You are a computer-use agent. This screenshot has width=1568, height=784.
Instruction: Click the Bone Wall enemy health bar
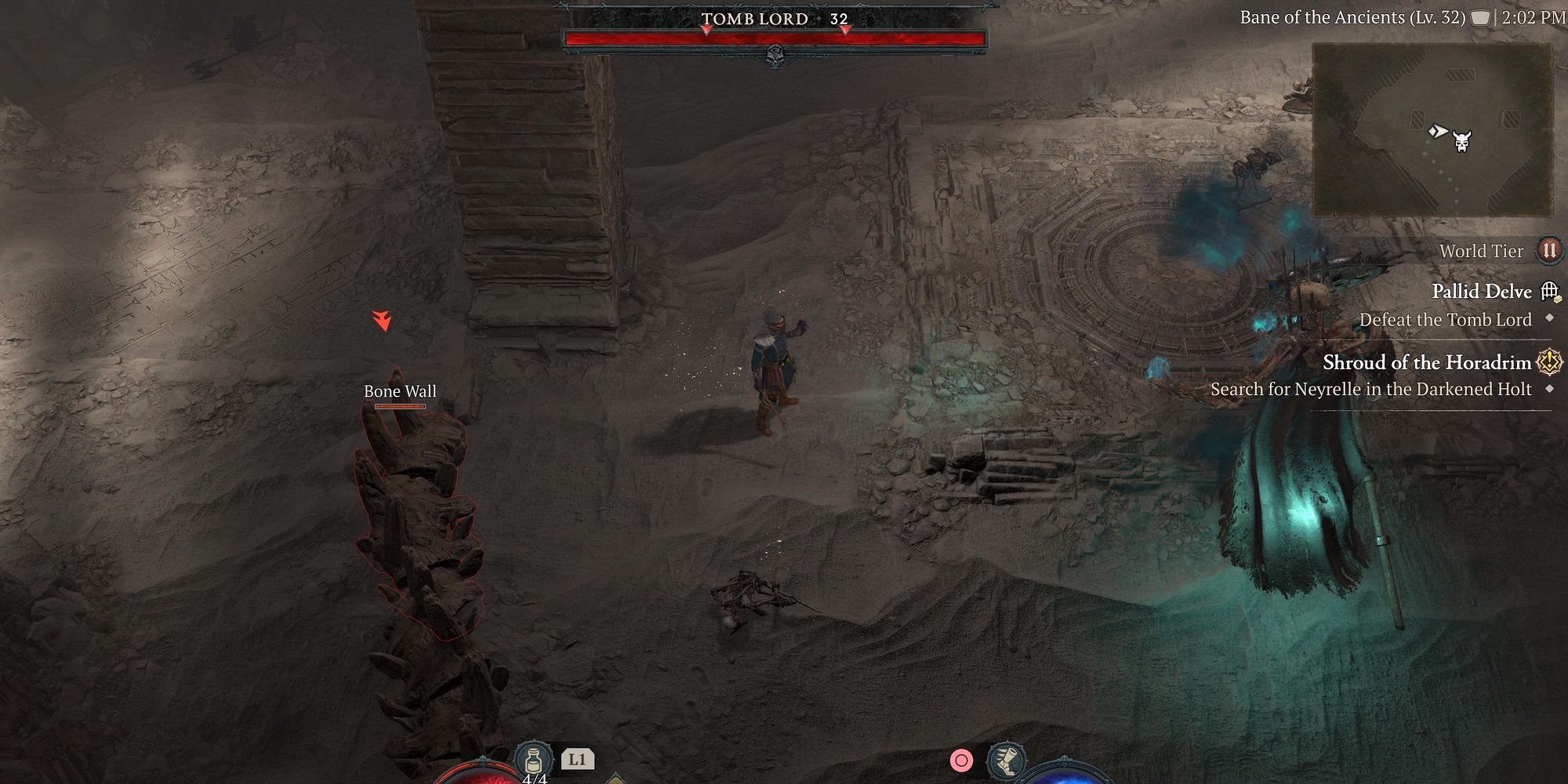coord(398,408)
